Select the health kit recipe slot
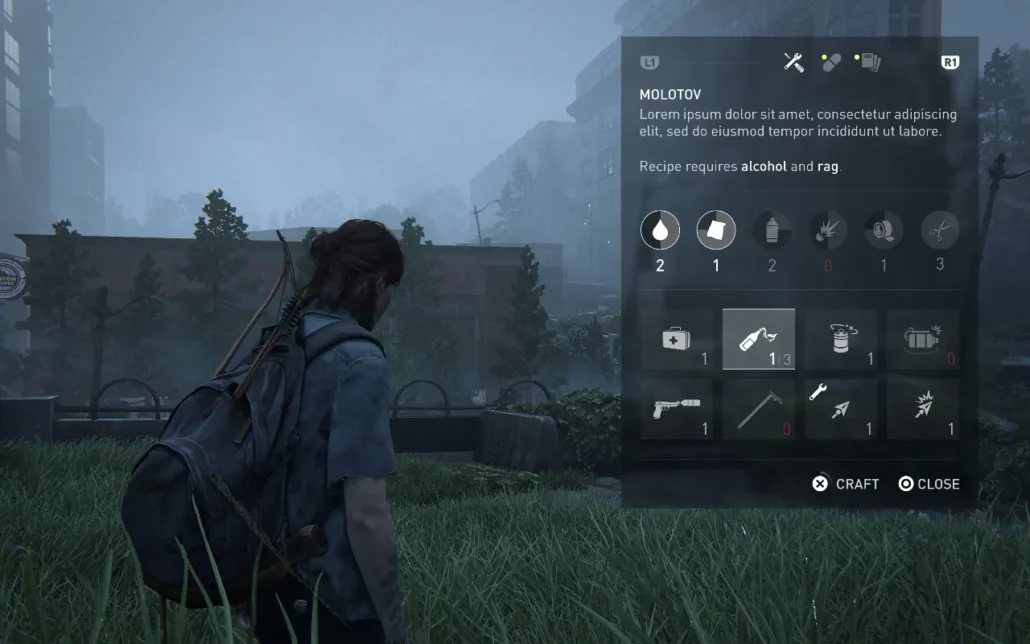This screenshot has height=644, width=1030. coord(677,340)
